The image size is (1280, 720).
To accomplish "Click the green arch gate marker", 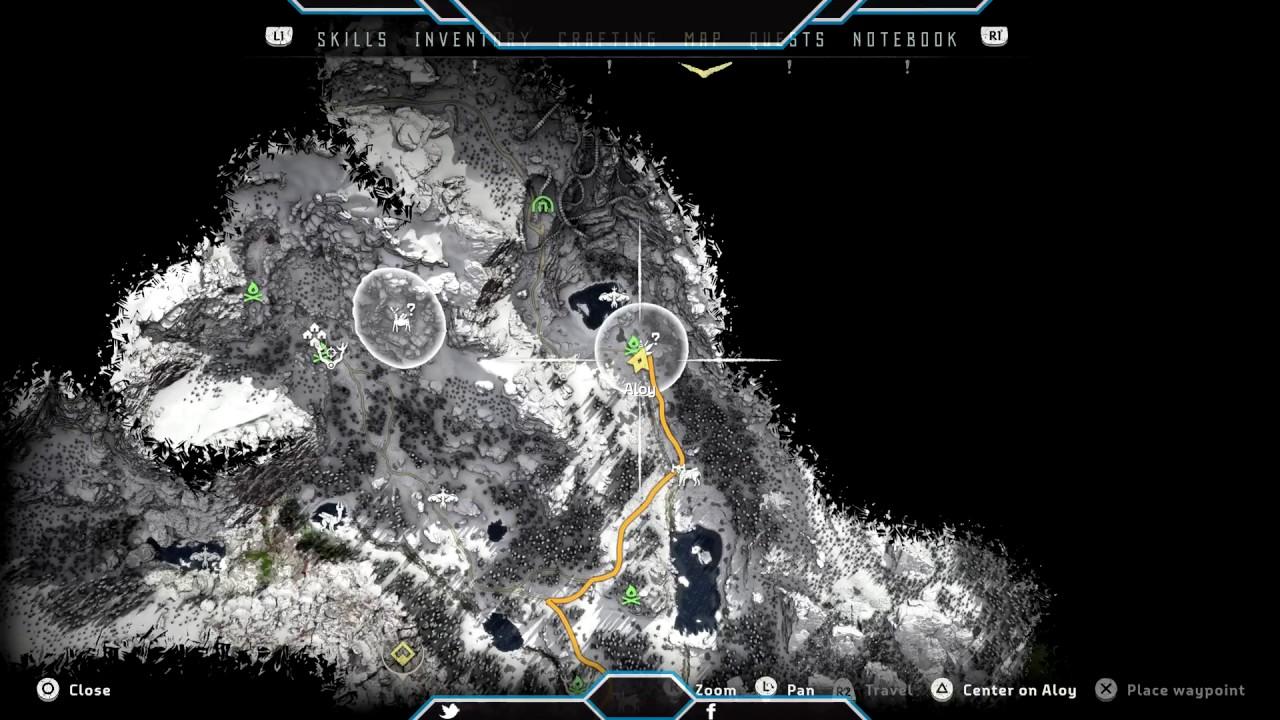I will 542,205.
